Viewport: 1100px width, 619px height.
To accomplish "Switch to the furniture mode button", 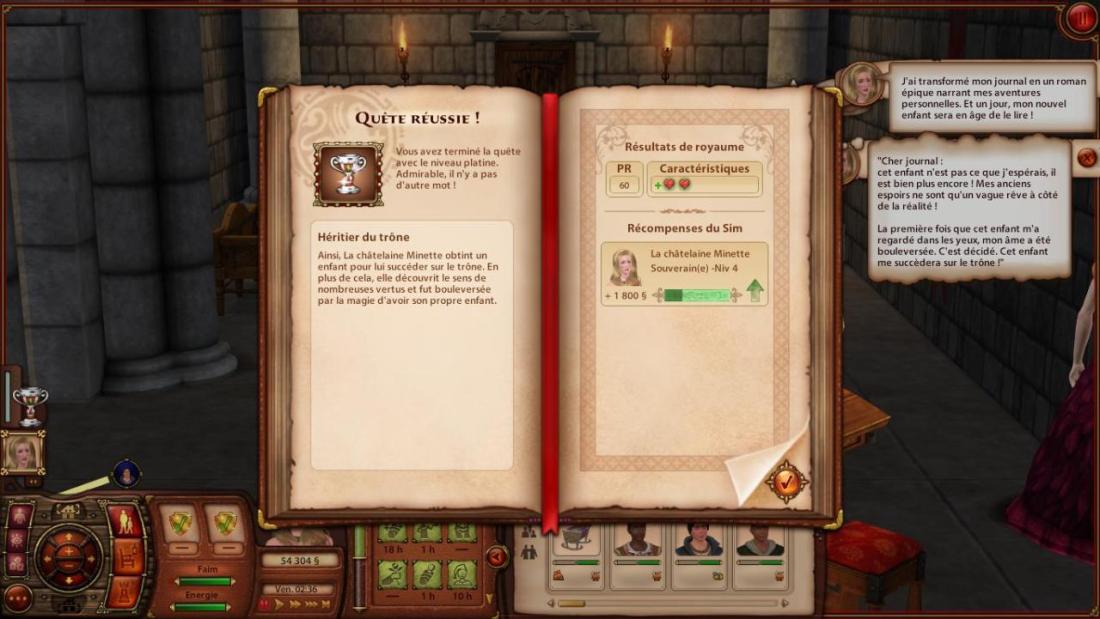I will [x=127, y=555].
